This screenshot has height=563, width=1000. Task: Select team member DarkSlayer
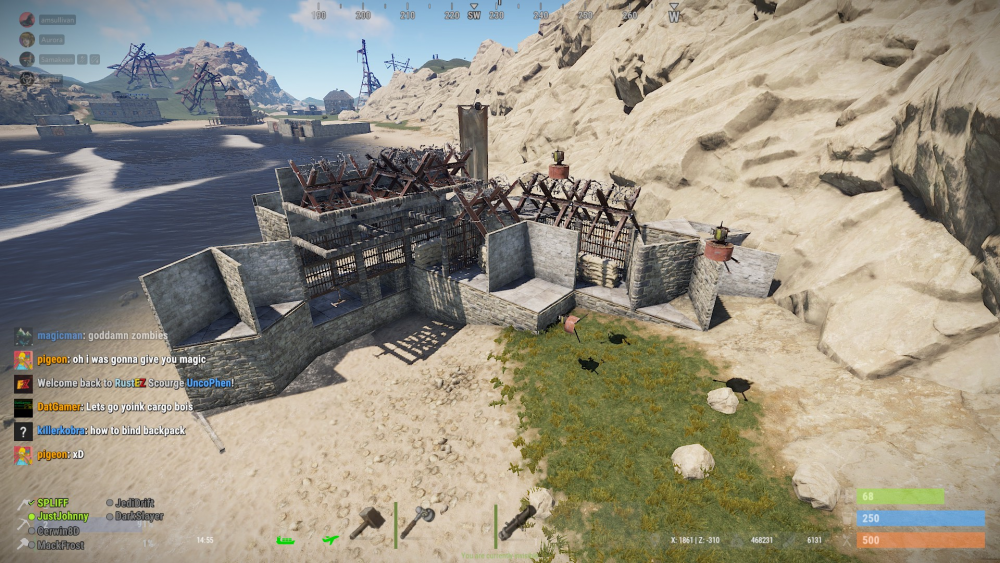pos(138,517)
